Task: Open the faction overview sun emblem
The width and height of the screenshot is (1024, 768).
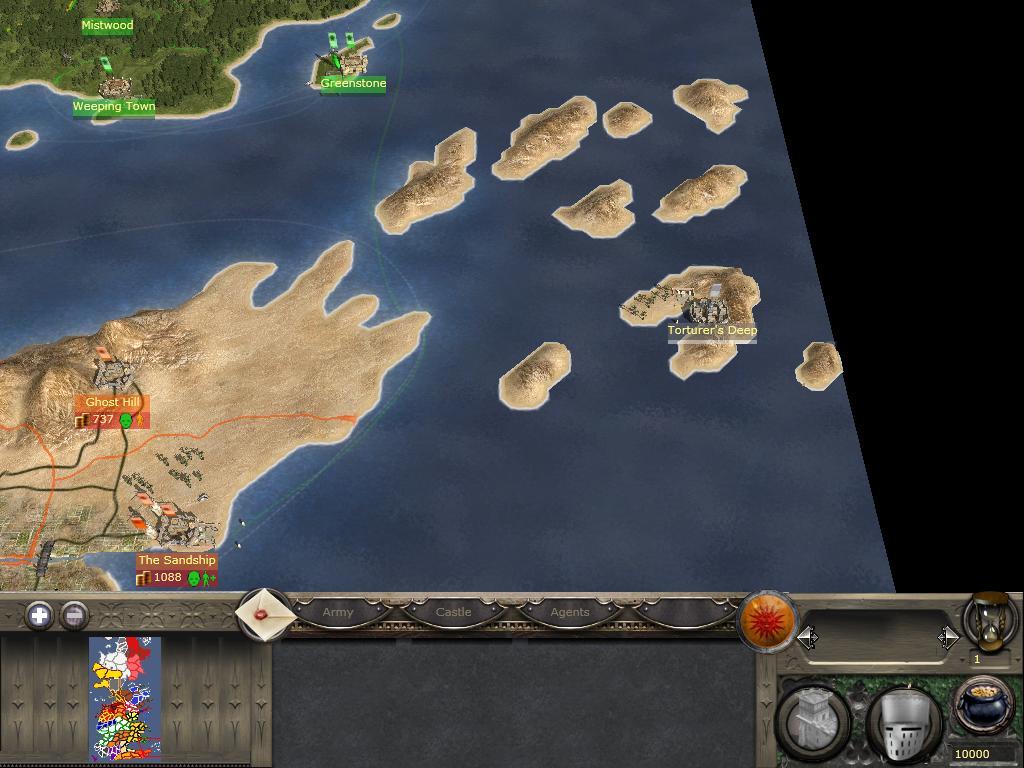Action: [x=767, y=621]
